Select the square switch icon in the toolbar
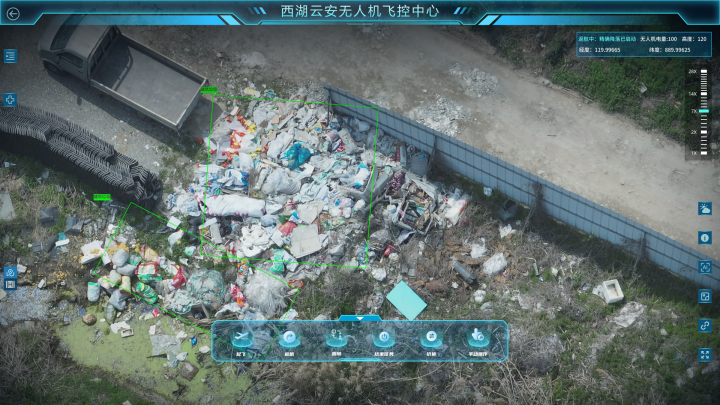 tap(430, 338)
